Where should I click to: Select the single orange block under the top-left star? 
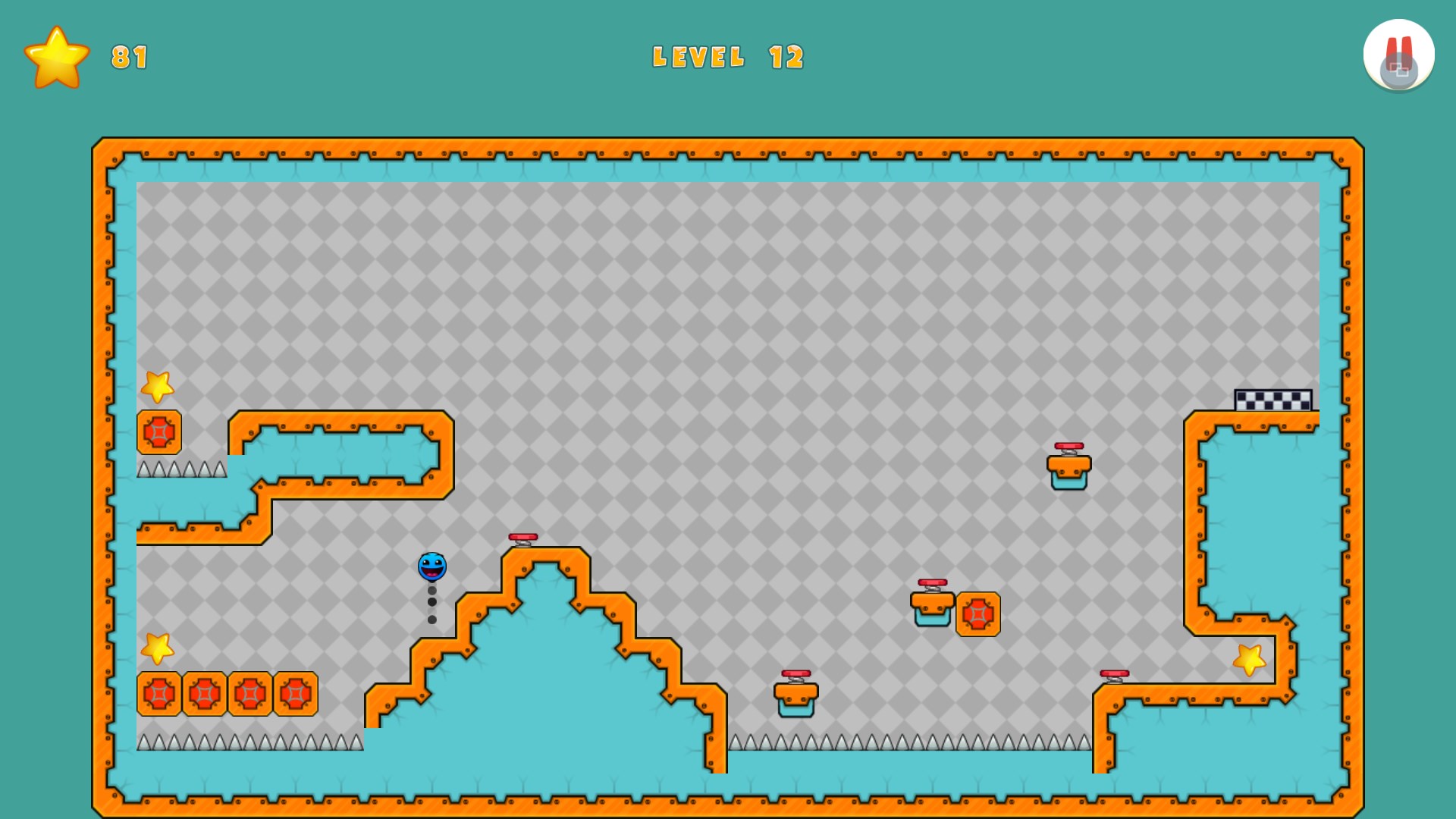pos(158,430)
